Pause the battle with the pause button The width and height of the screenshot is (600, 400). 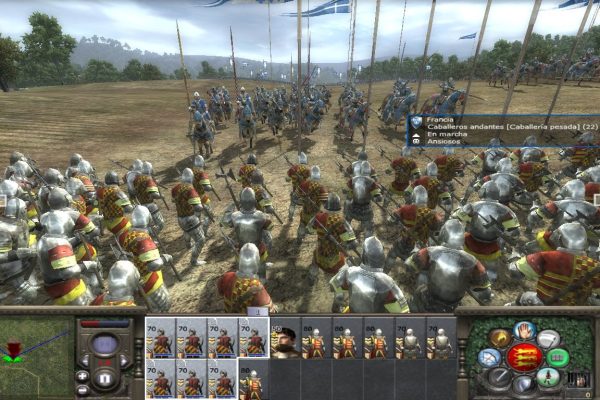[105, 381]
